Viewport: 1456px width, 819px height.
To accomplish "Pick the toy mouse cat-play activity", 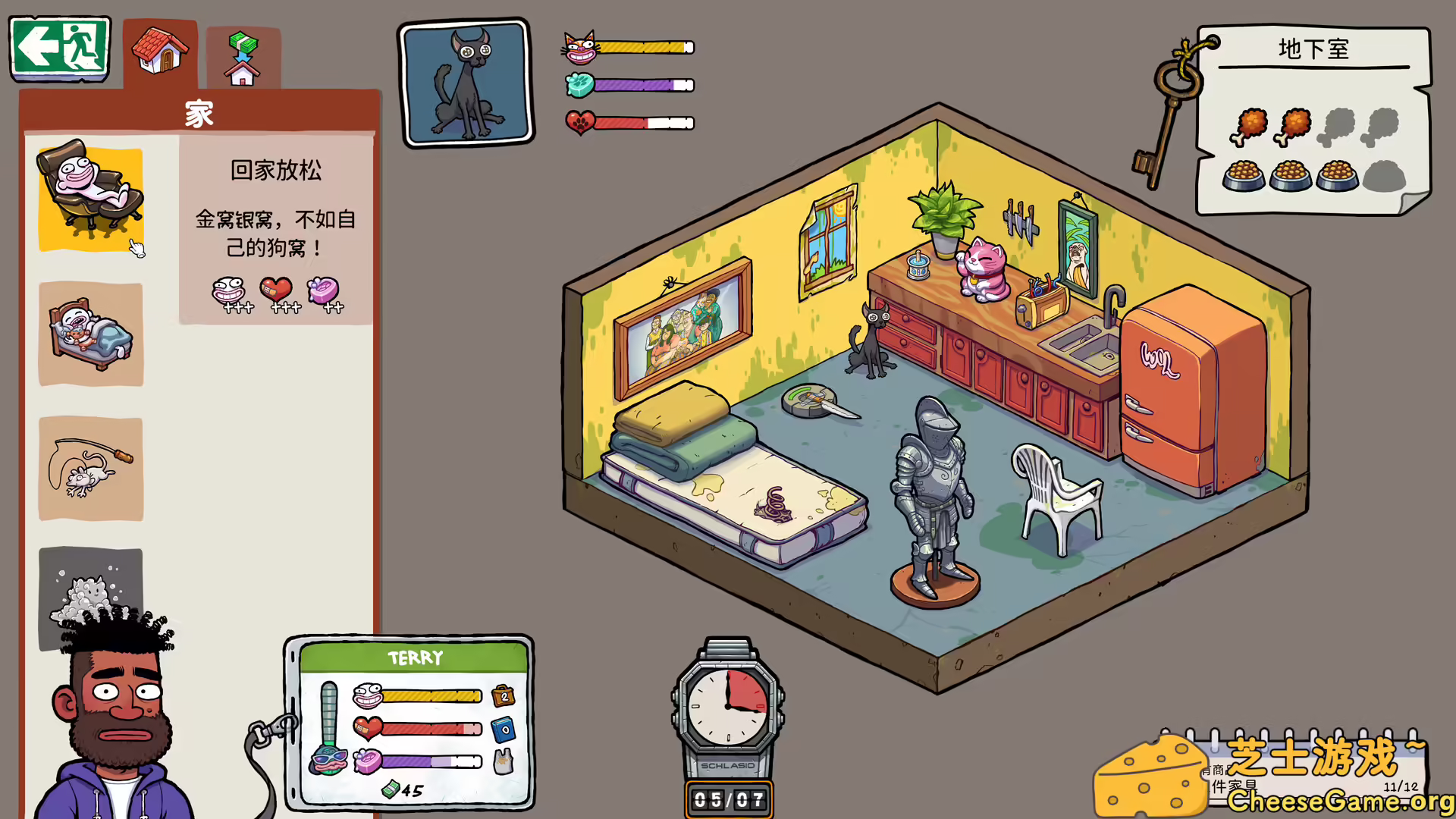I will 90,469.
